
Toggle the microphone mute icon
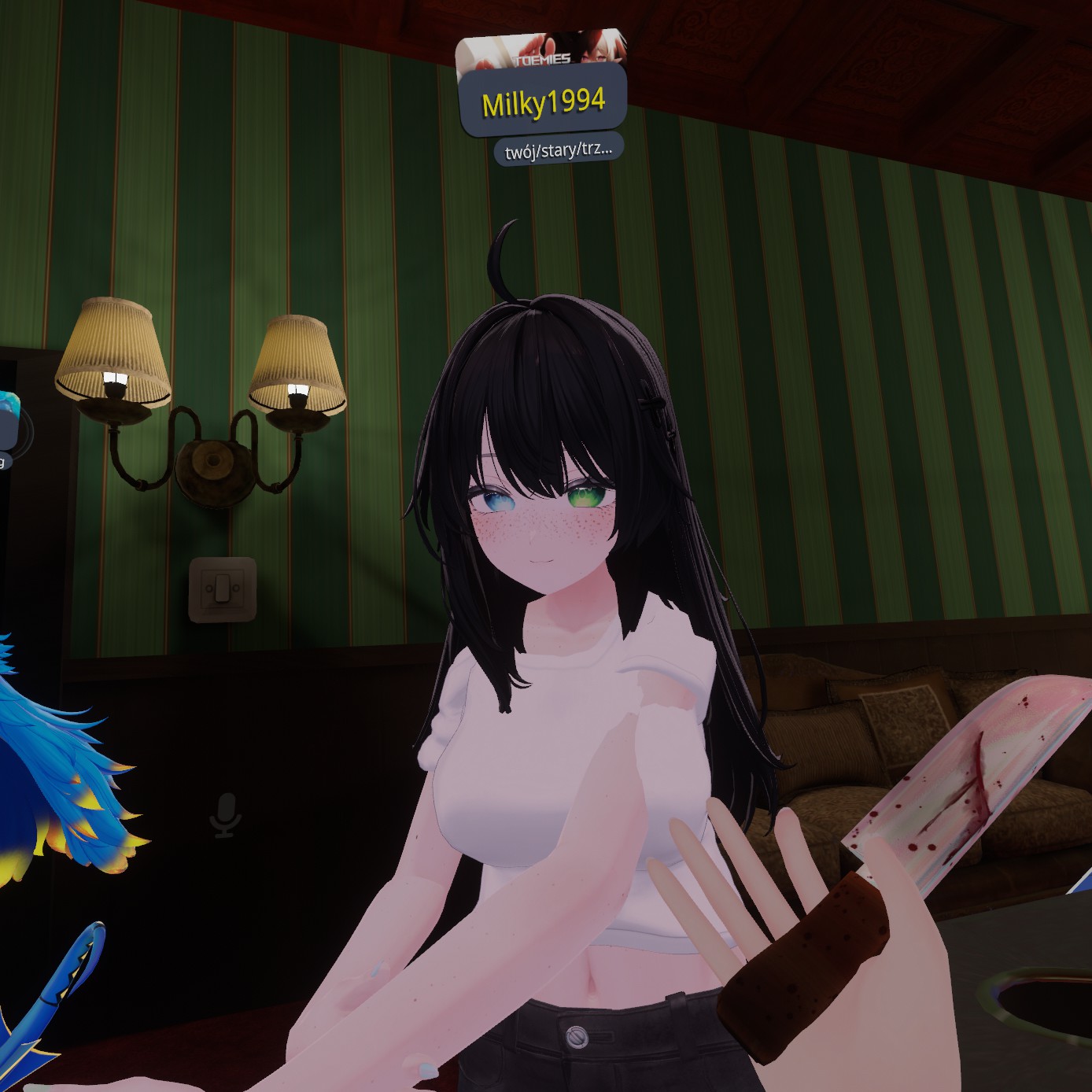[226, 814]
